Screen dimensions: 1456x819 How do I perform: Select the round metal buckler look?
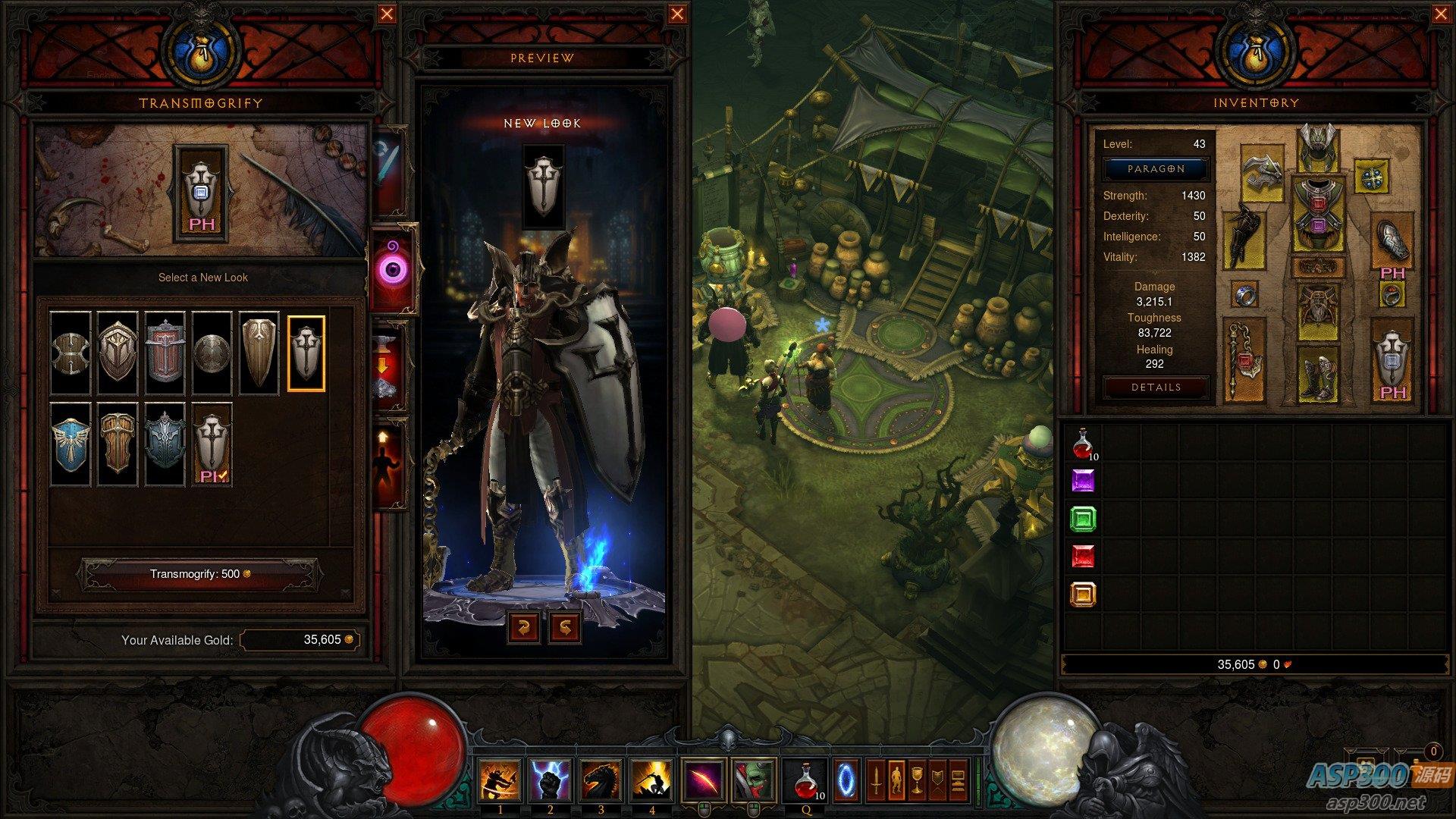click(212, 353)
